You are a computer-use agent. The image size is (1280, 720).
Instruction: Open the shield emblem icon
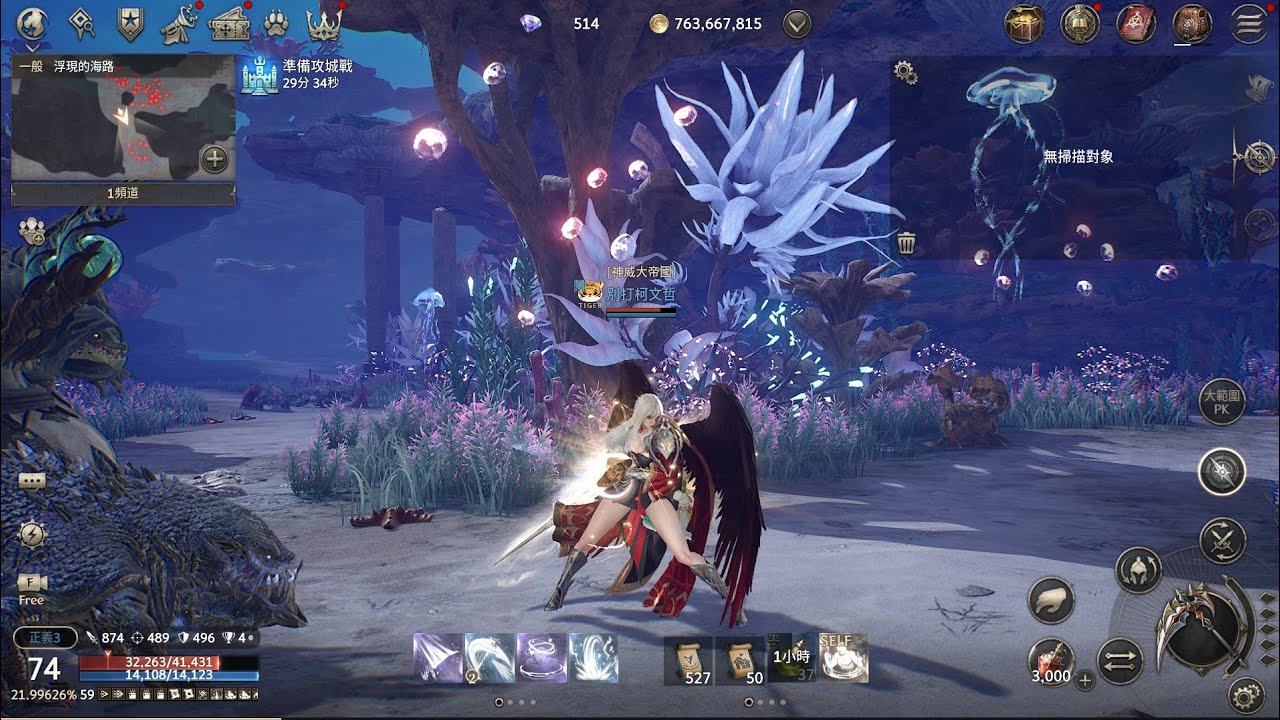click(x=130, y=22)
